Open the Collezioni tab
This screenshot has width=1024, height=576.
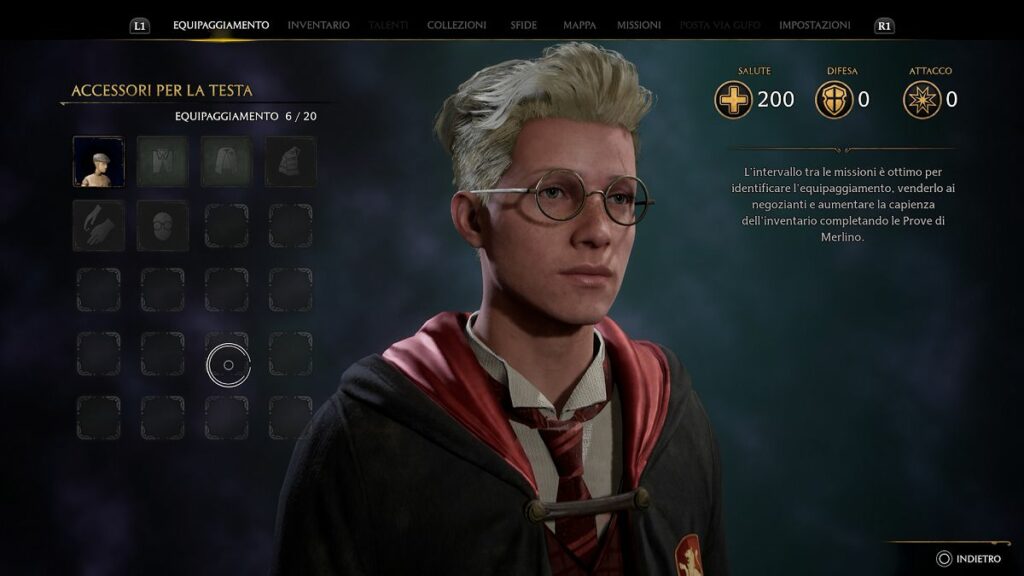tap(456, 25)
